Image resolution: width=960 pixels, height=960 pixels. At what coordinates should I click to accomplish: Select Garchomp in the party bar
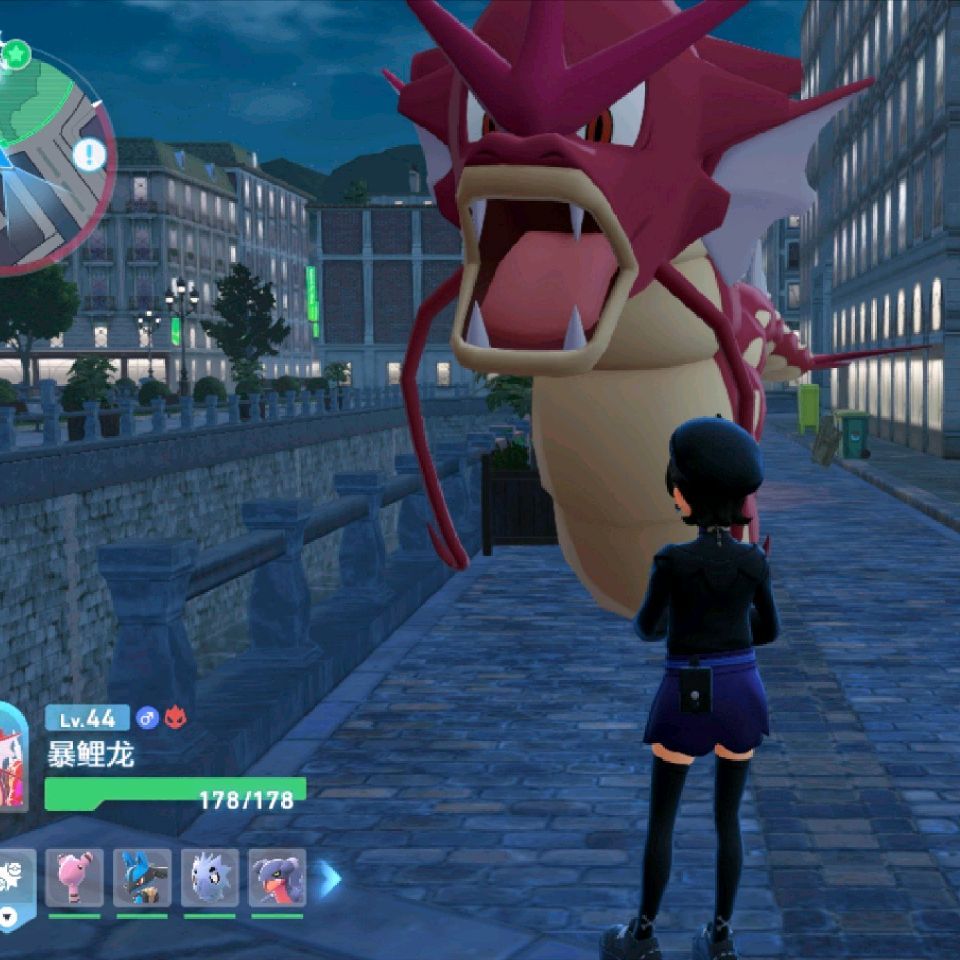(277, 878)
